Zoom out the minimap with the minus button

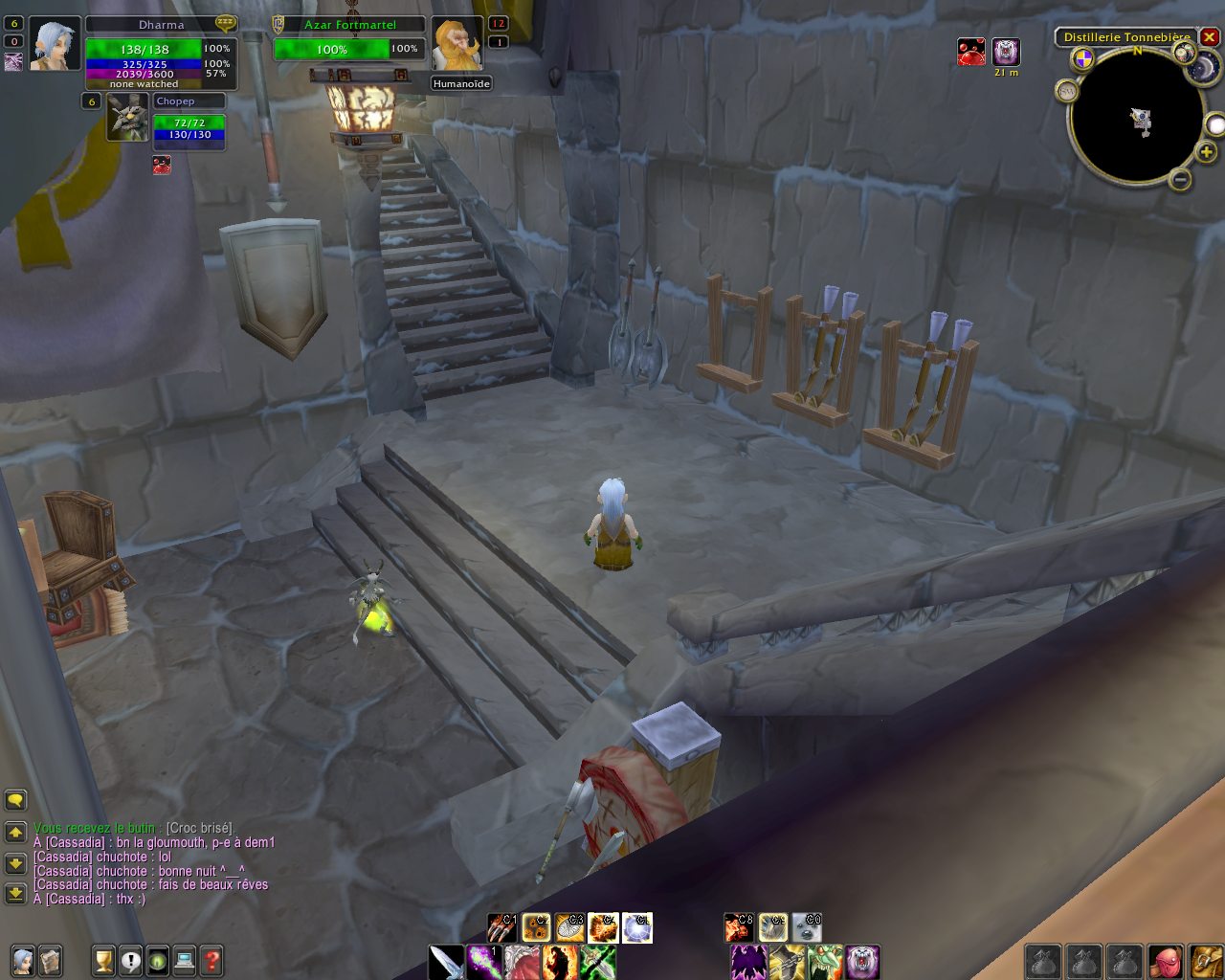pyautogui.click(x=1181, y=179)
